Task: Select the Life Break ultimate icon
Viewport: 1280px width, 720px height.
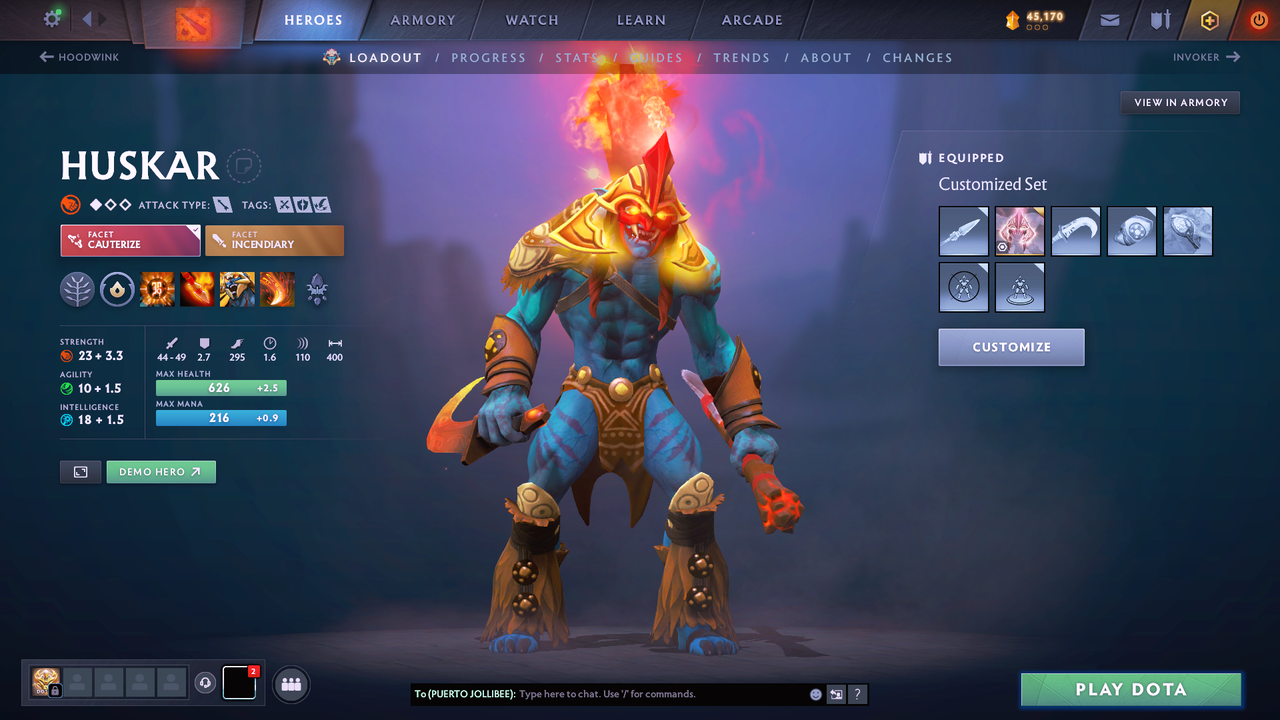Action: pos(277,289)
